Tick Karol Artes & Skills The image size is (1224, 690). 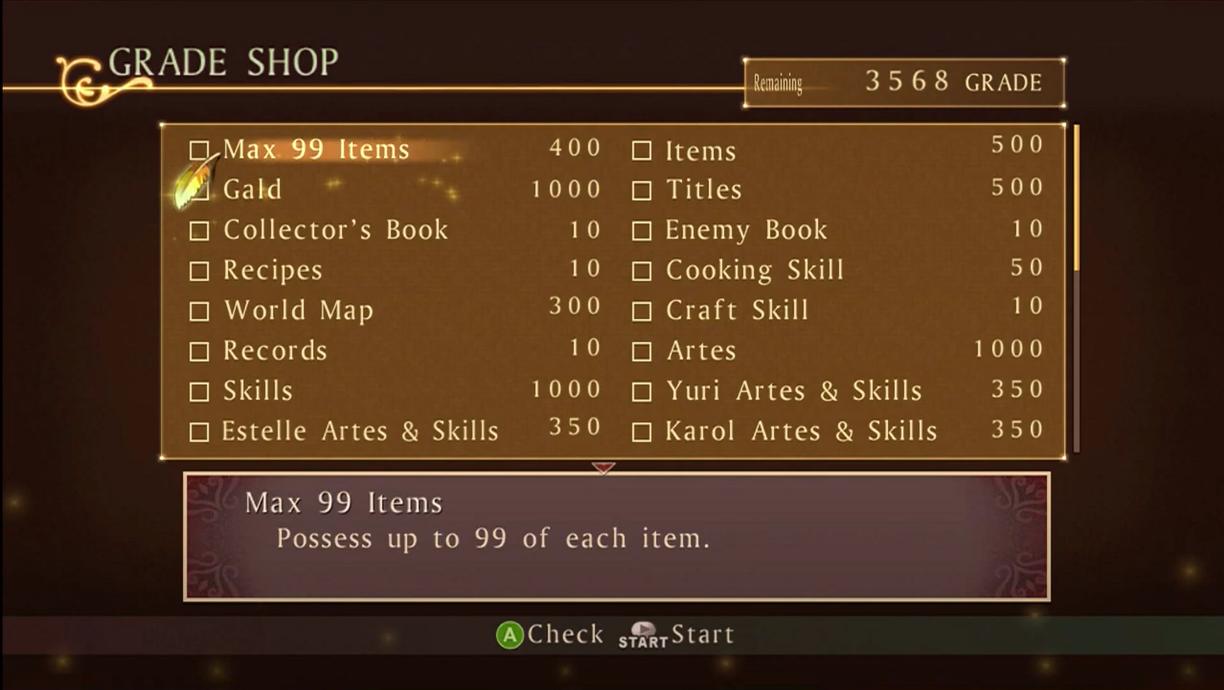[x=642, y=432]
